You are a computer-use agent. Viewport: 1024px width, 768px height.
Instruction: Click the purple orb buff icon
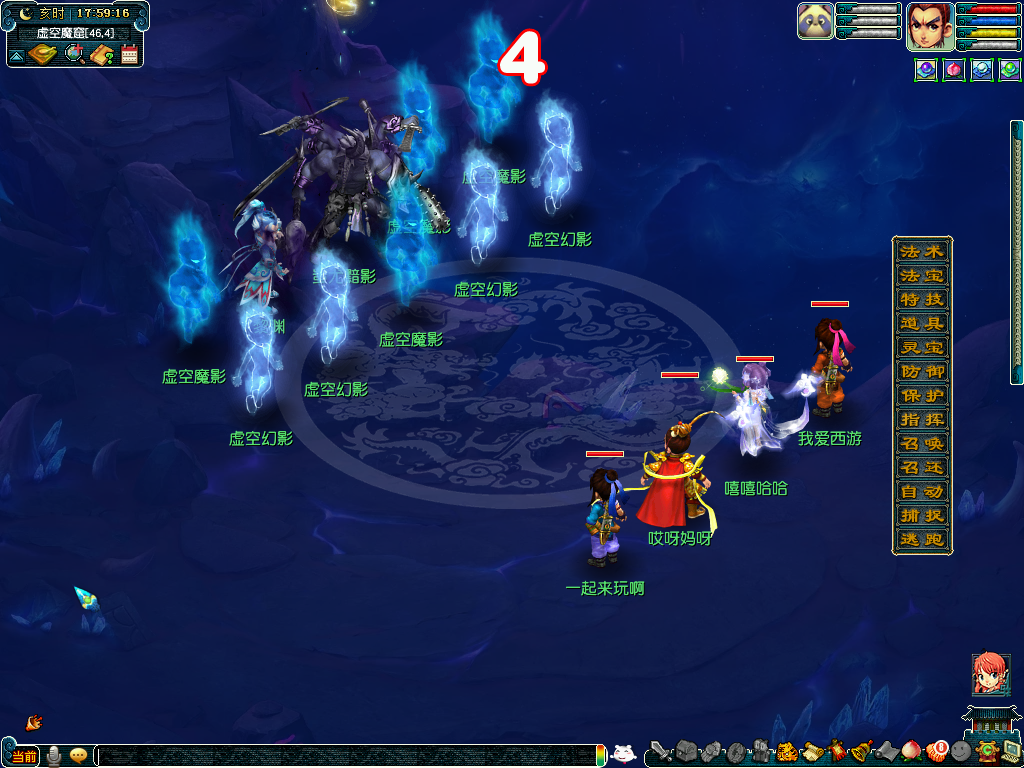pyautogui.click(x=925, y=70)
